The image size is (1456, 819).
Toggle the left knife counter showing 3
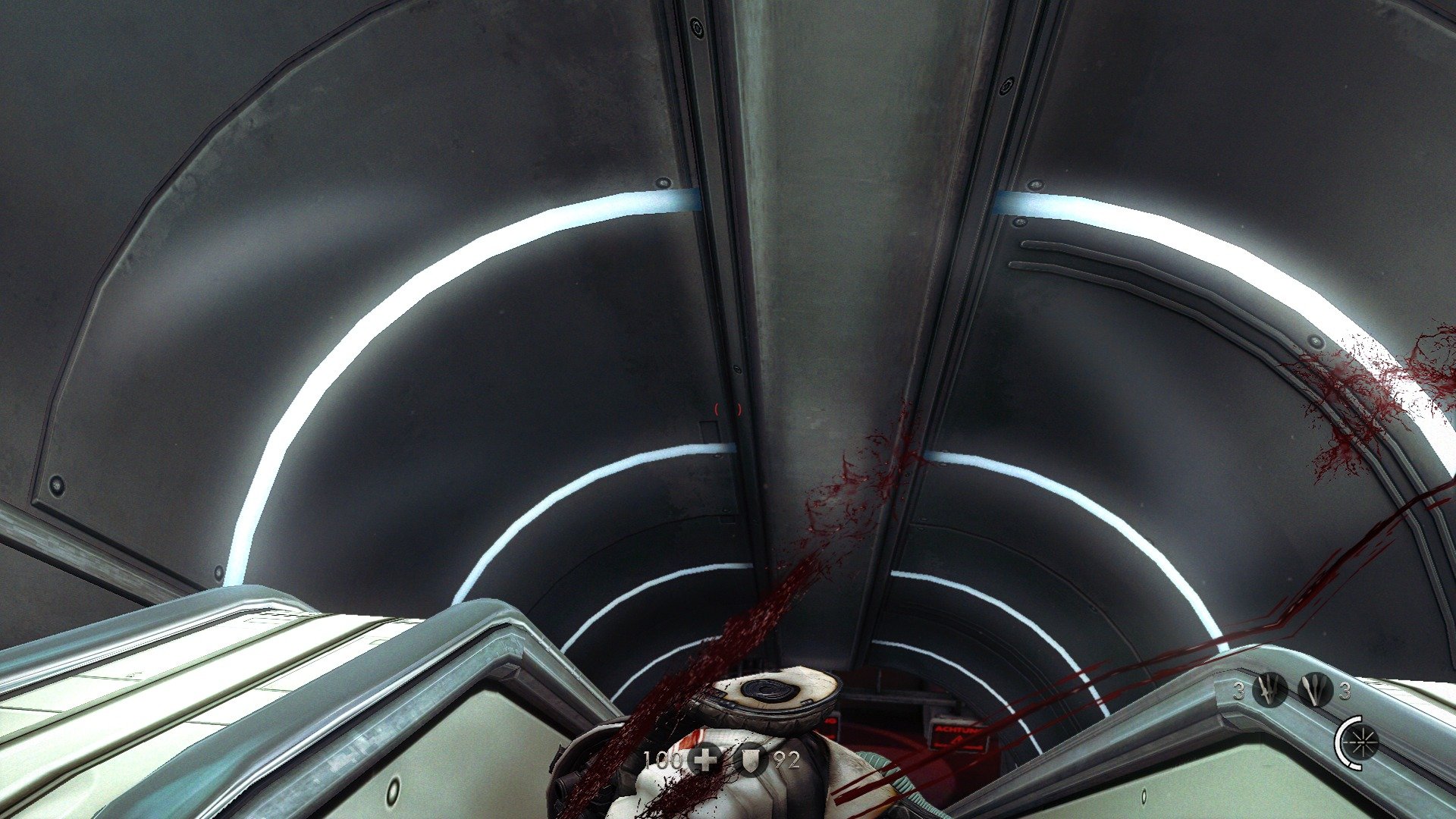[1238, 690]
